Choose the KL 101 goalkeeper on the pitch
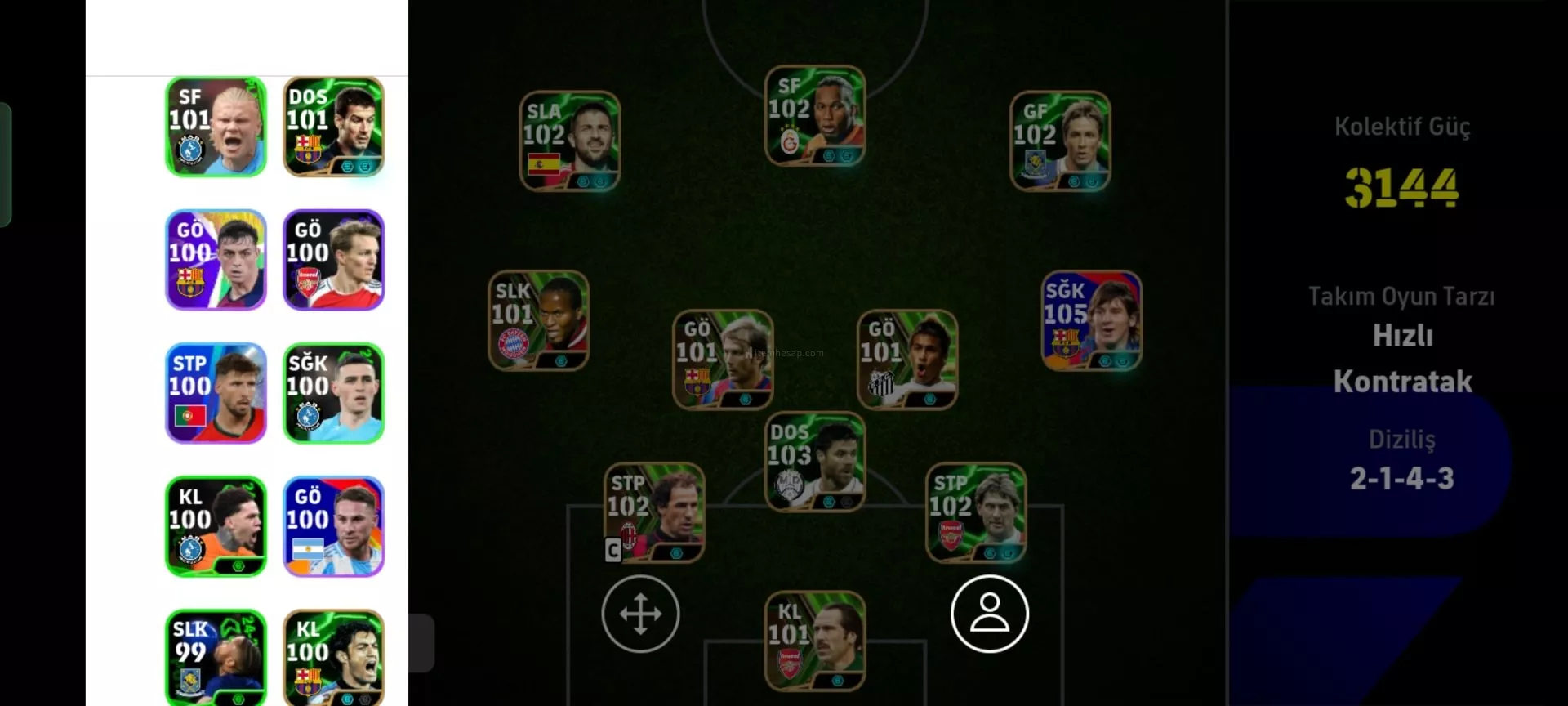This screenshot has height=706, width=1568. pyautogui.click(x=814, y=641)
